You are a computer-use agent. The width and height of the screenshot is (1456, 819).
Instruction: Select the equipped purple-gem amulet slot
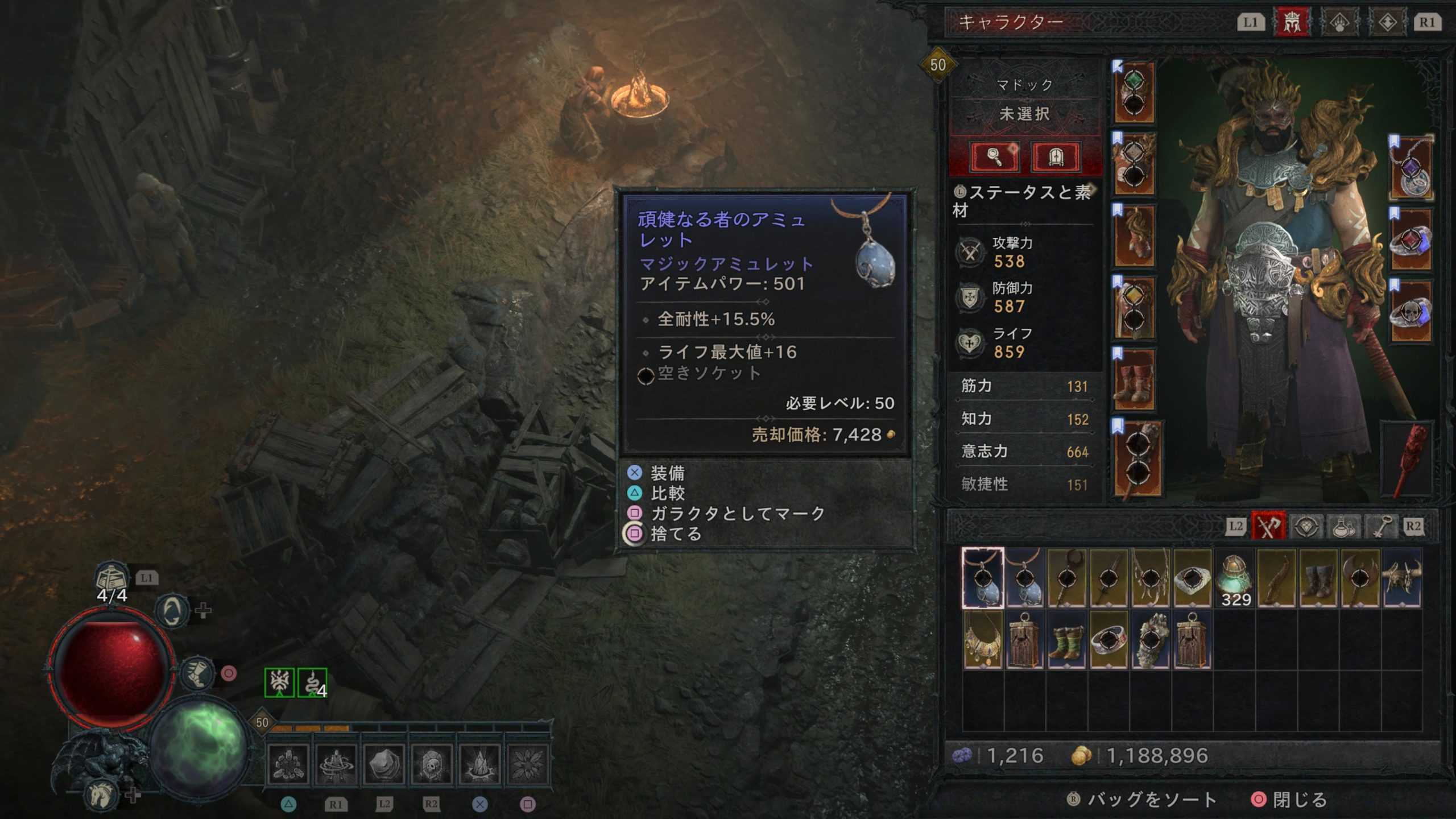1411,169
